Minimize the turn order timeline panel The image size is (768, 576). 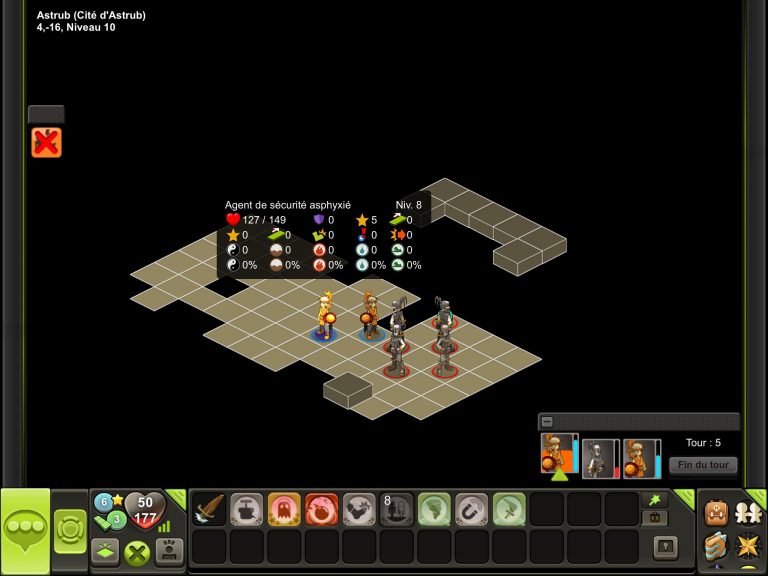point(547,422)
